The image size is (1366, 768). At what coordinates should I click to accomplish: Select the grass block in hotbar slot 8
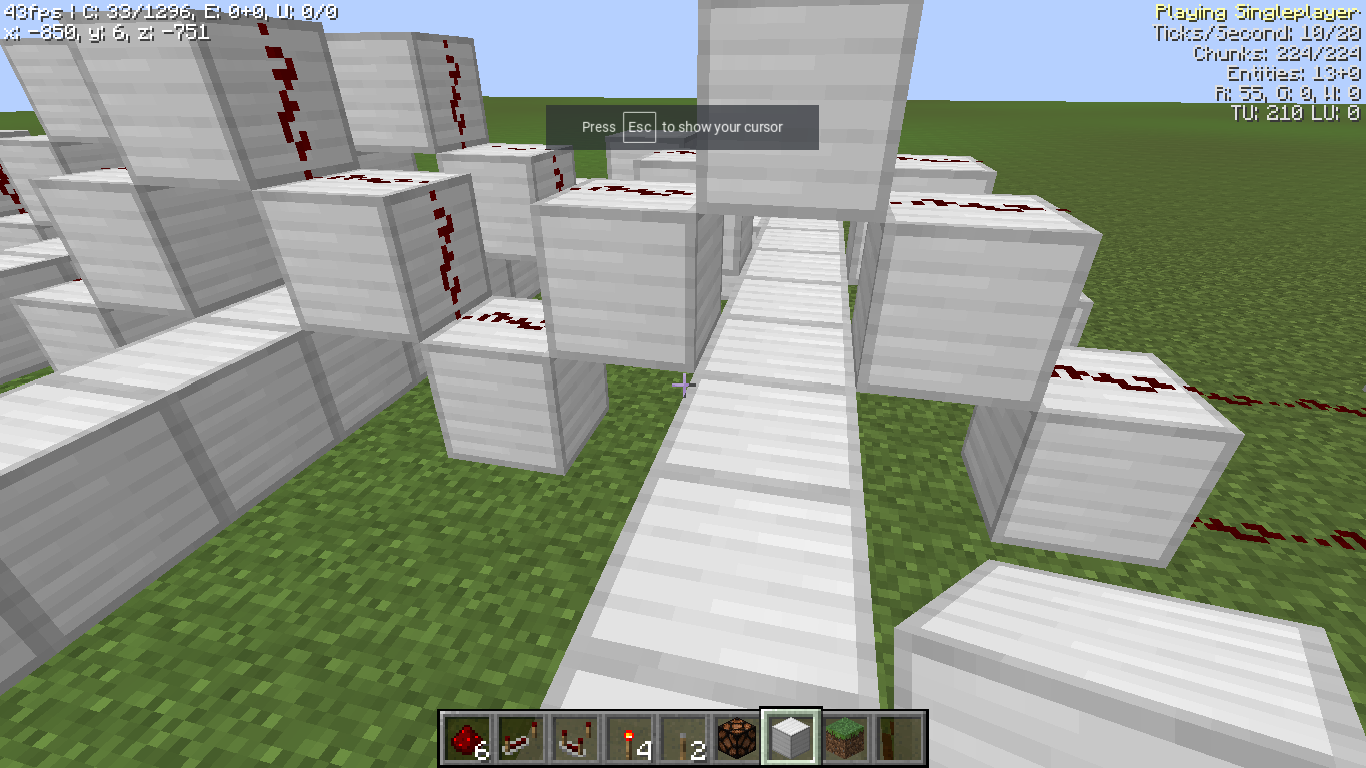pos(845,737)
